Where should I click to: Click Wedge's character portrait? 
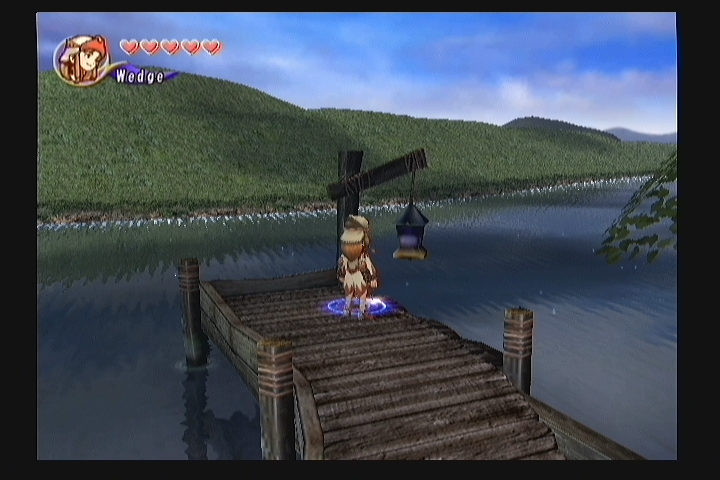(x=82, y=60)
